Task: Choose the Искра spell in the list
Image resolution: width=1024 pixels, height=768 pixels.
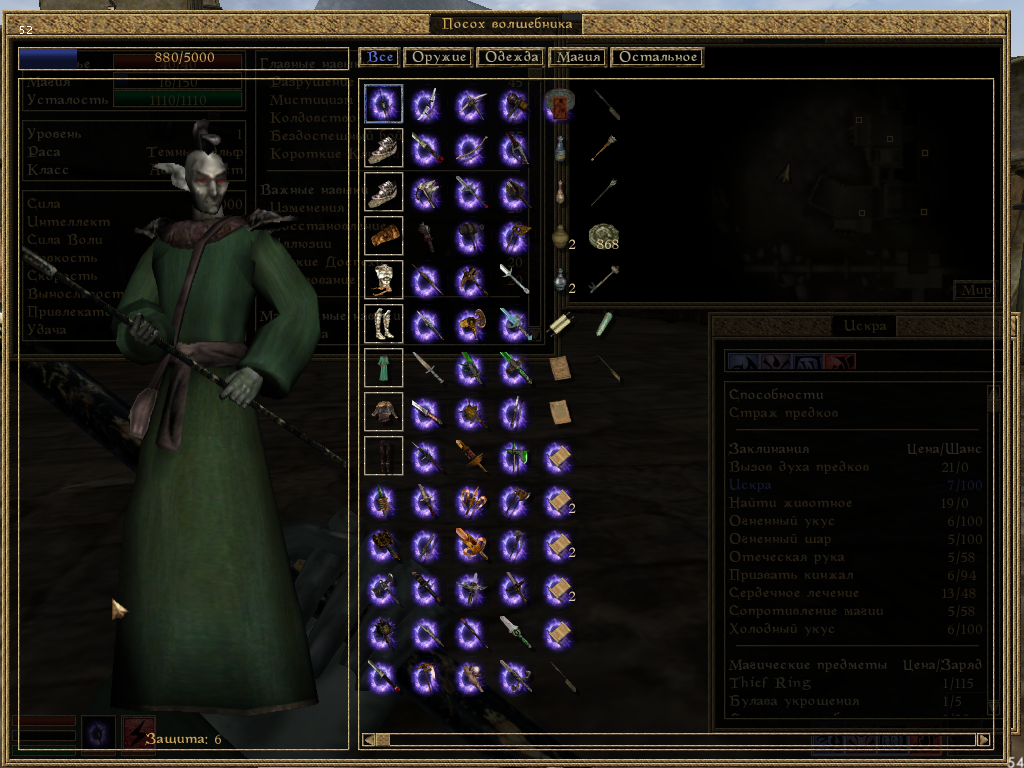Action: pos(750,485)
